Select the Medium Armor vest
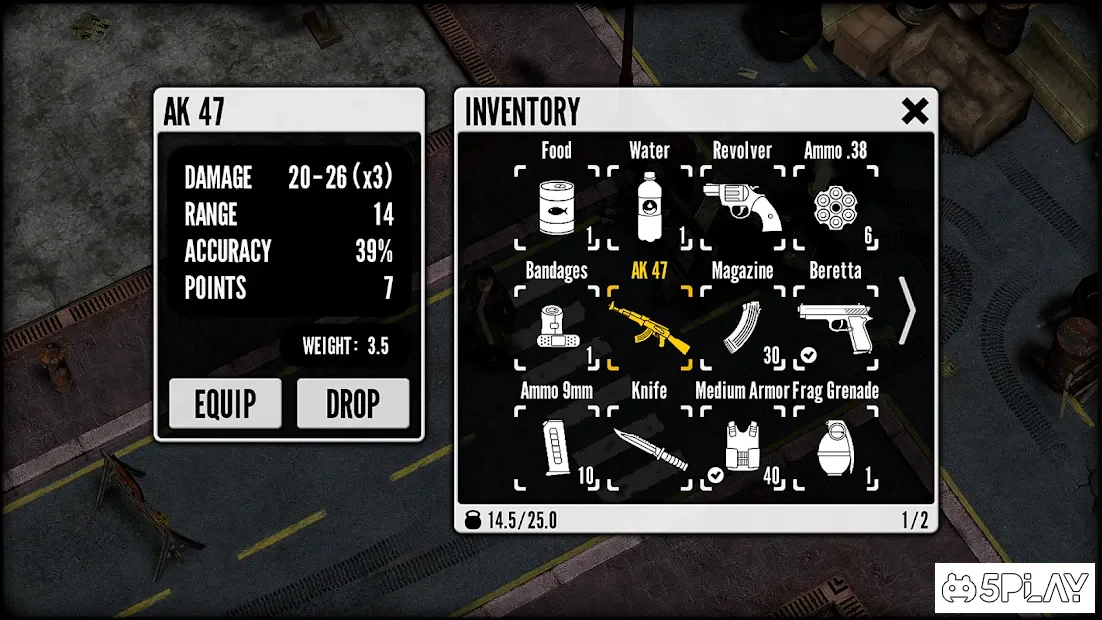1102x620 pixels. 742,447
